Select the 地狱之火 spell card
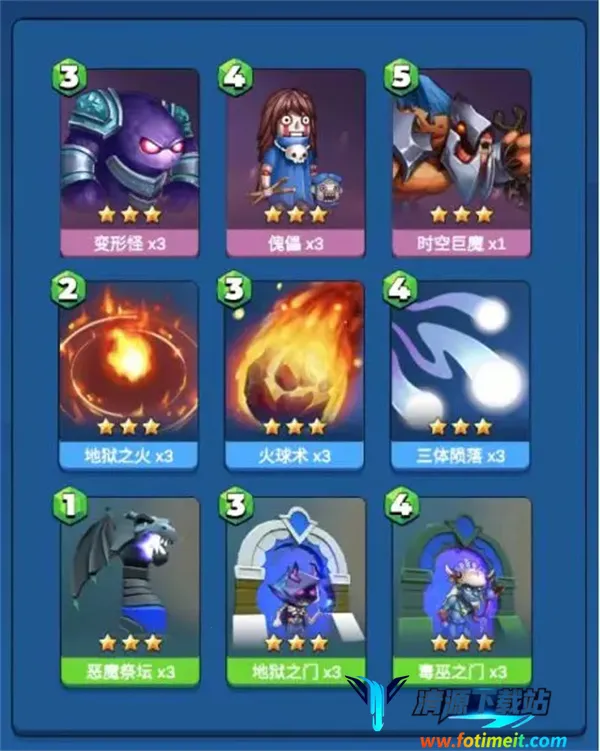Image resolution: width=600 pixels, height=751 pixels. click(127, 372)
